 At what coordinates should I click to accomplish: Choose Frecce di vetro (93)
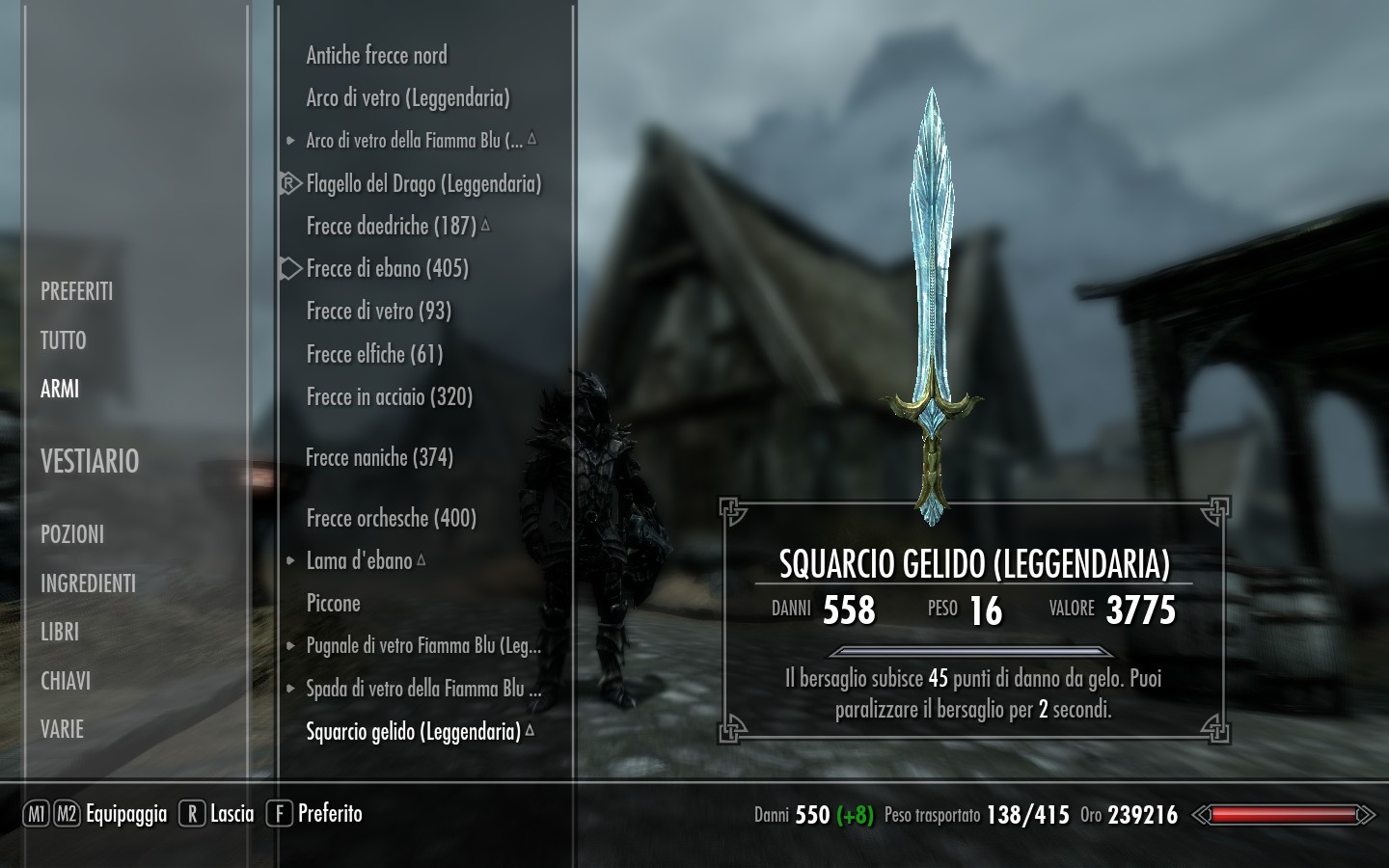click(378, 311)
